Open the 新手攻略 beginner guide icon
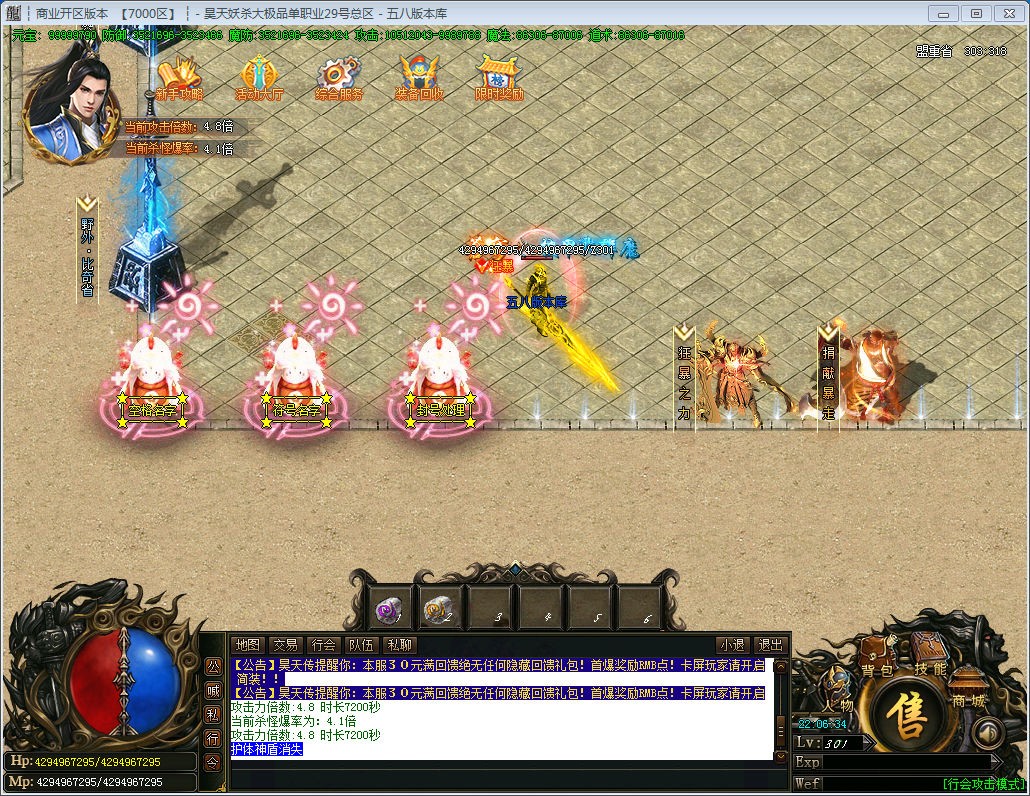The height and width of the screenshot is (796, 1030). (180, 76)
